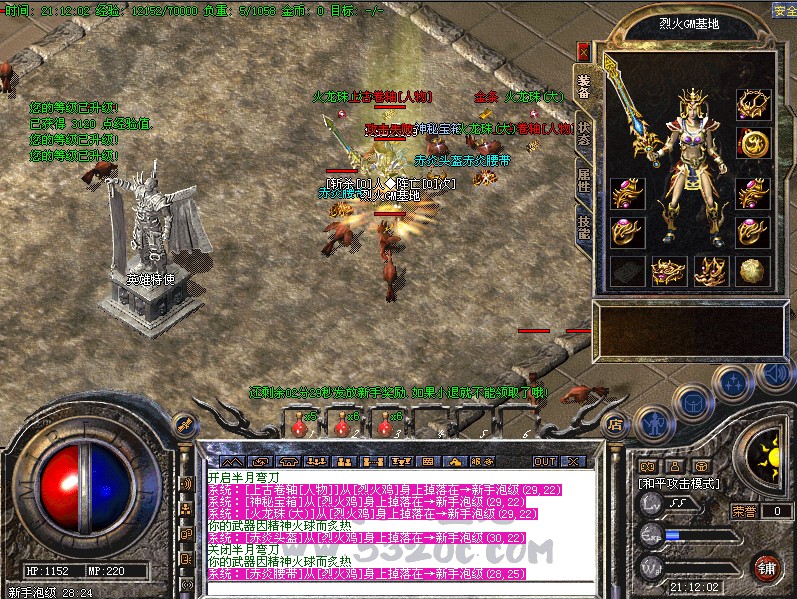Image resolution: width=797 pixels, height=599 pixels.
Task: Select the equipped necklace slot
Action: pos(752,104)
